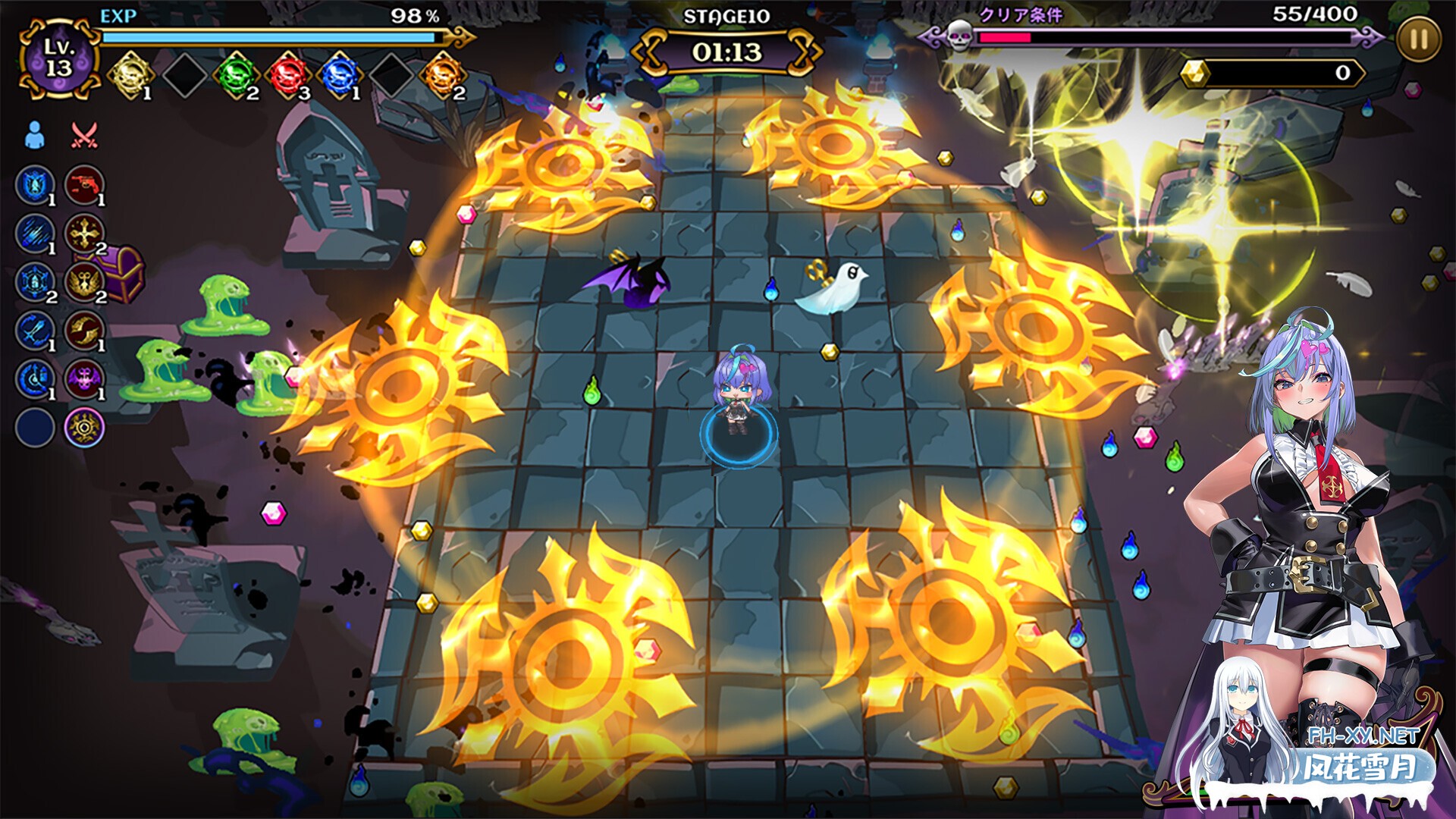
Task: Click the red revolver weapon icon
Action: click(x=84, y=184)
